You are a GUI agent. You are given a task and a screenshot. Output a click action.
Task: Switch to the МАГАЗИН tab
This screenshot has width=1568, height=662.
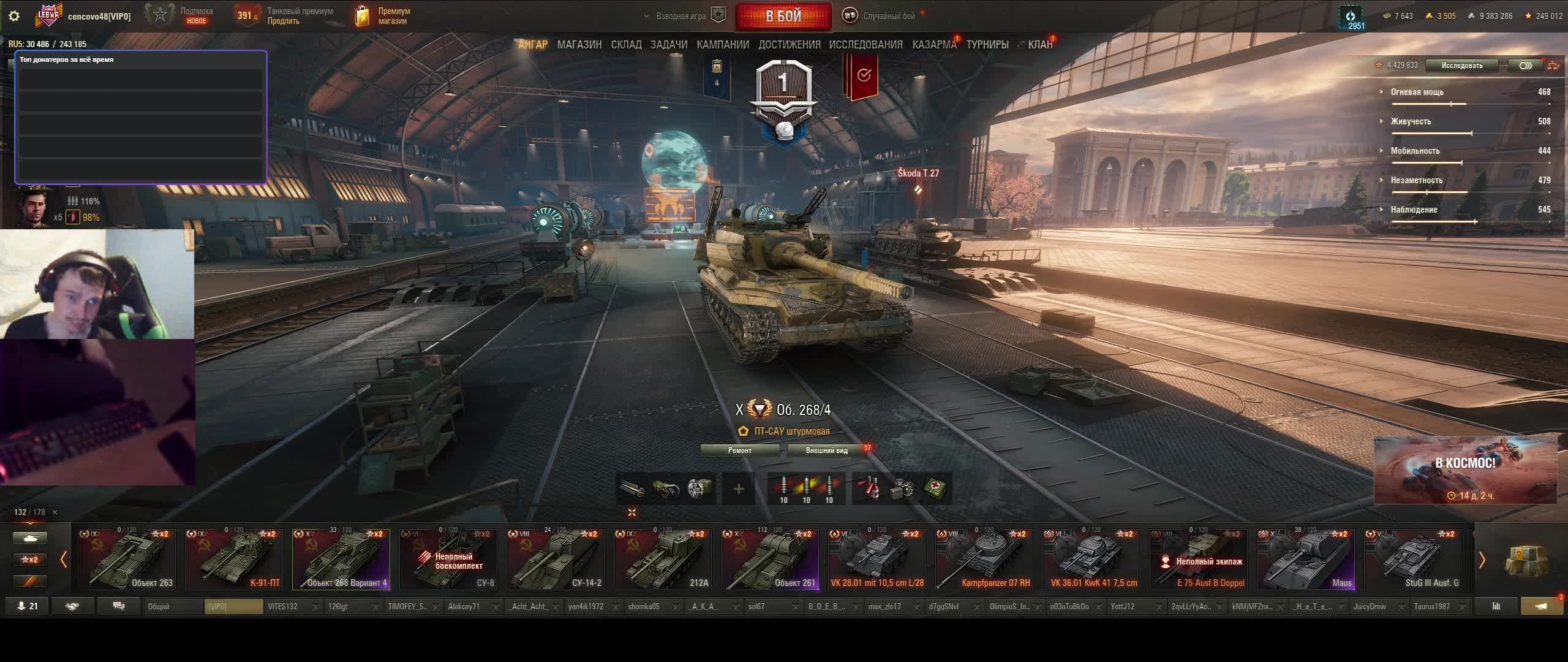(x=579, y=45)
